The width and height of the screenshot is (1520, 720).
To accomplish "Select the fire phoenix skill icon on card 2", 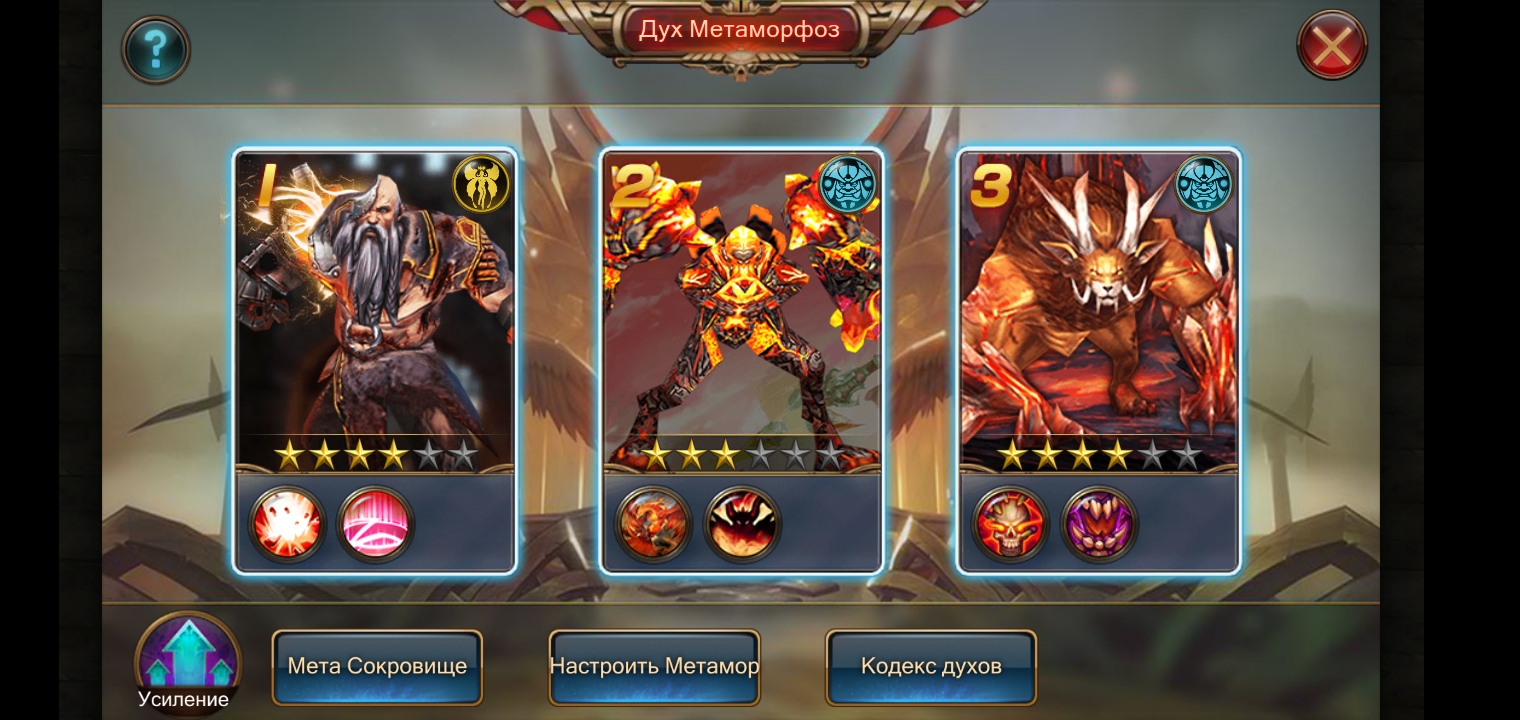I will [652, 522].
